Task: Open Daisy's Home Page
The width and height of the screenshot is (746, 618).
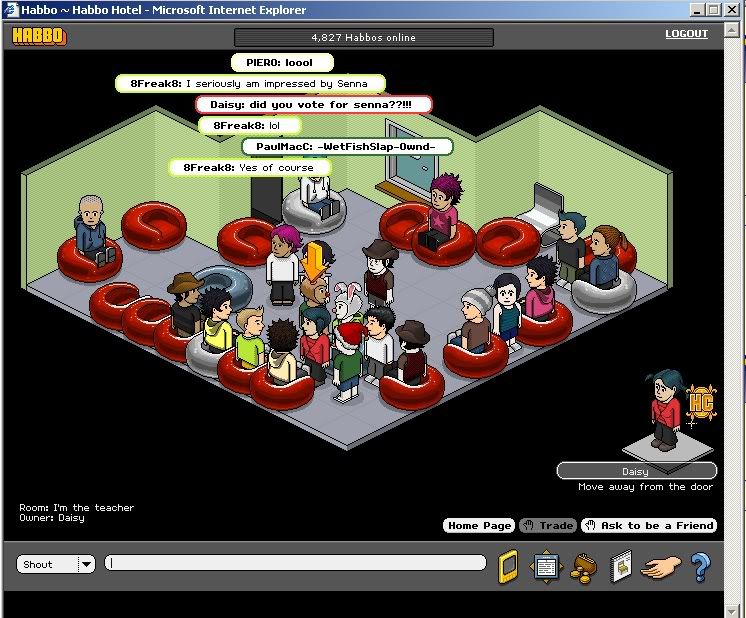Action: 479,525
